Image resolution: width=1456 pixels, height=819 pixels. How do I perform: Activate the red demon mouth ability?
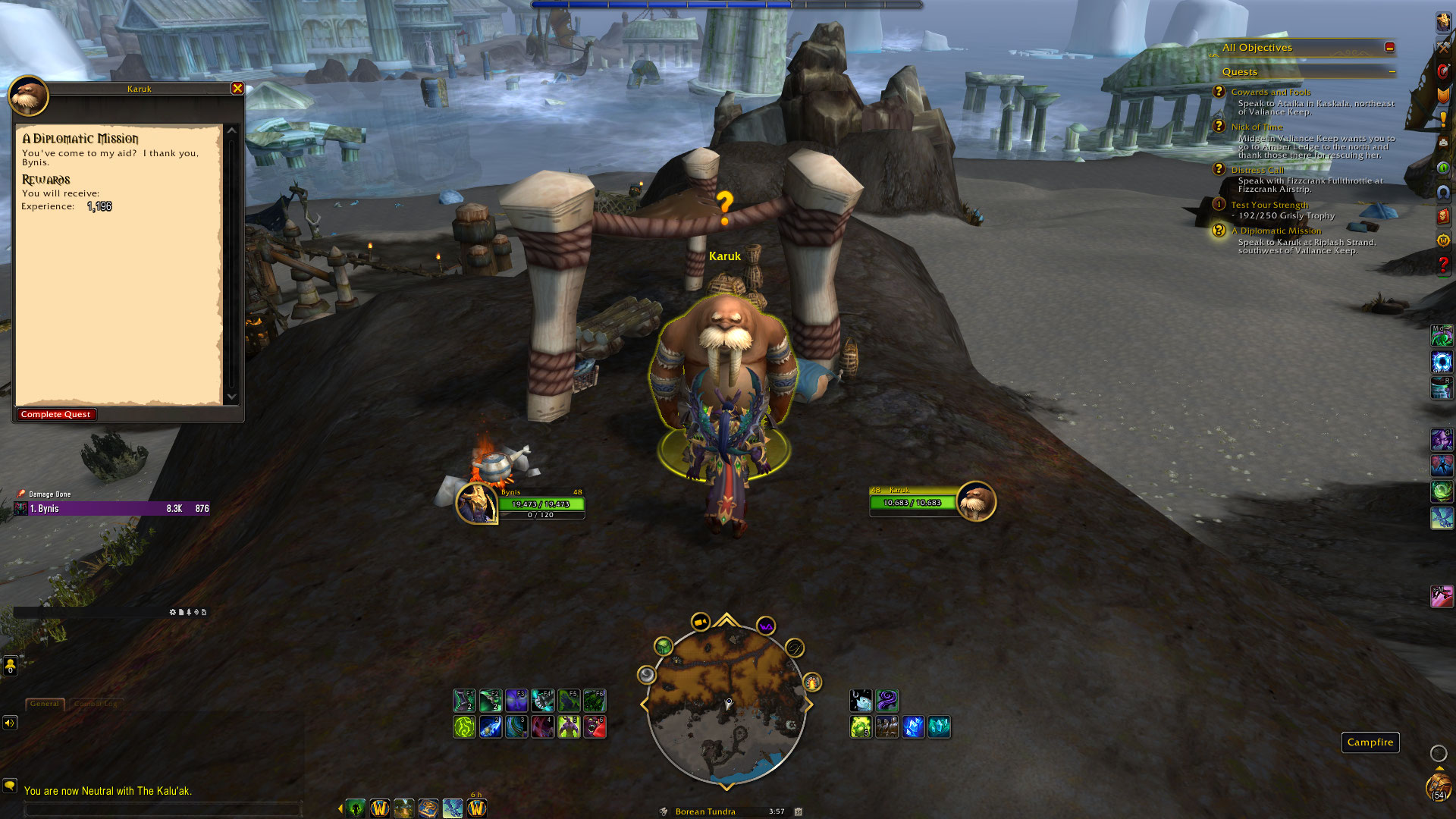[x=595, y=726]
